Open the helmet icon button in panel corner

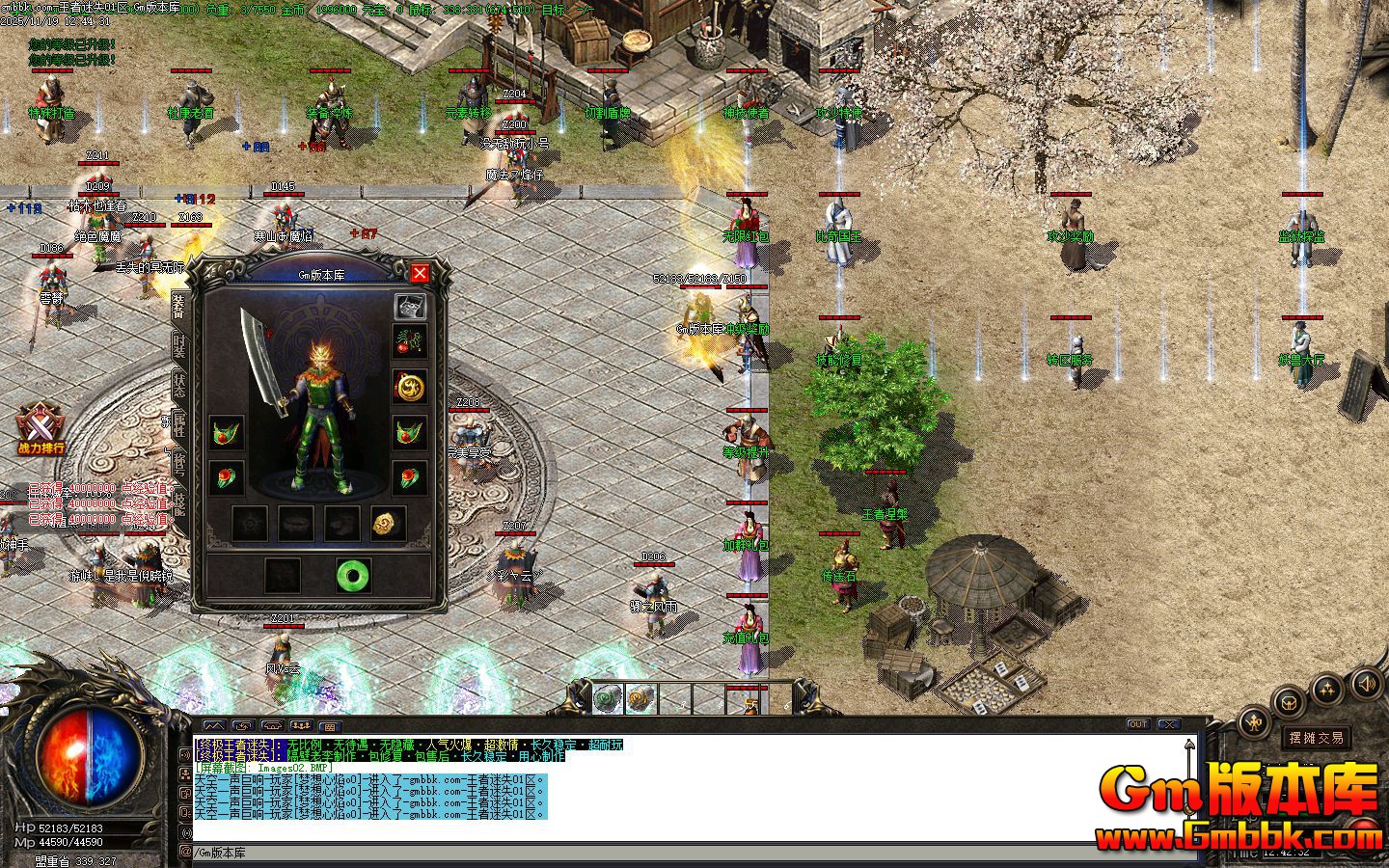[x=410, y=306]
